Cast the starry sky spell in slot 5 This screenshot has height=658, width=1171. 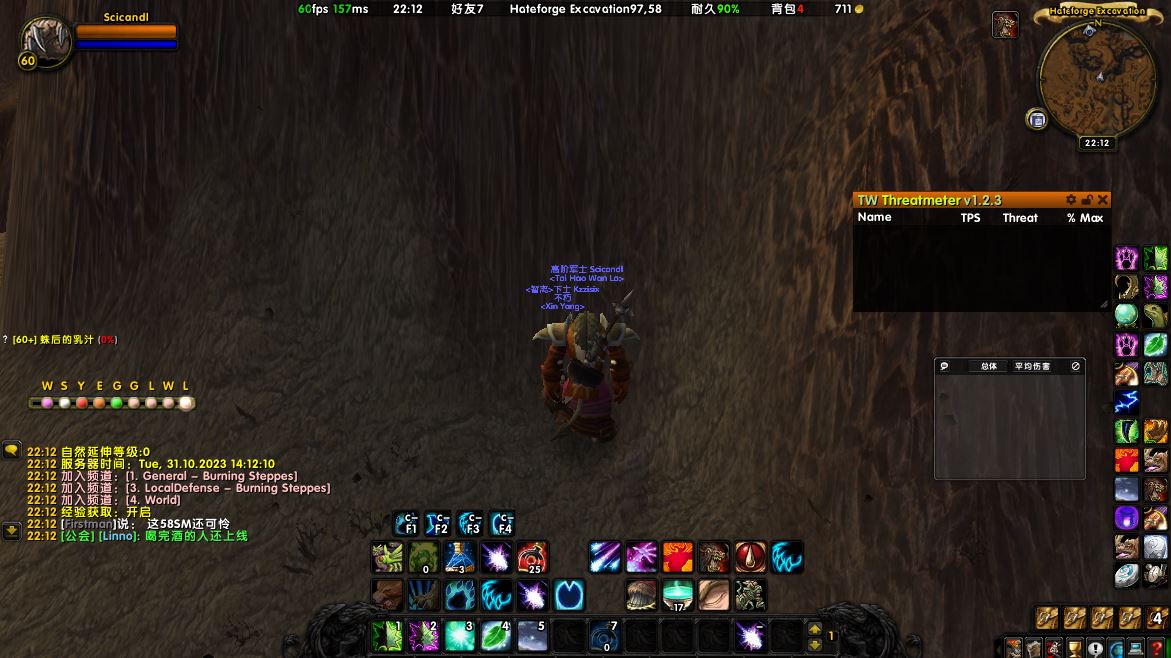click(x=532, y=636)
